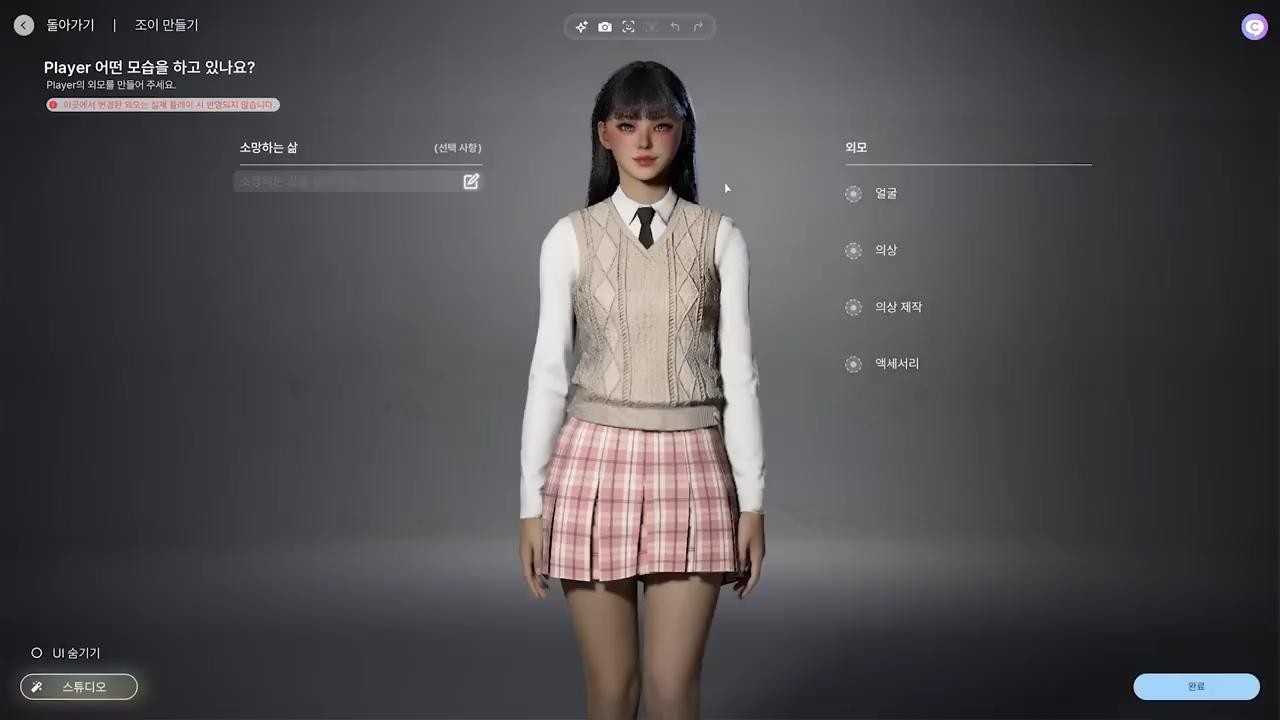Open the face capture scan icon

click(x=628, y=27)
